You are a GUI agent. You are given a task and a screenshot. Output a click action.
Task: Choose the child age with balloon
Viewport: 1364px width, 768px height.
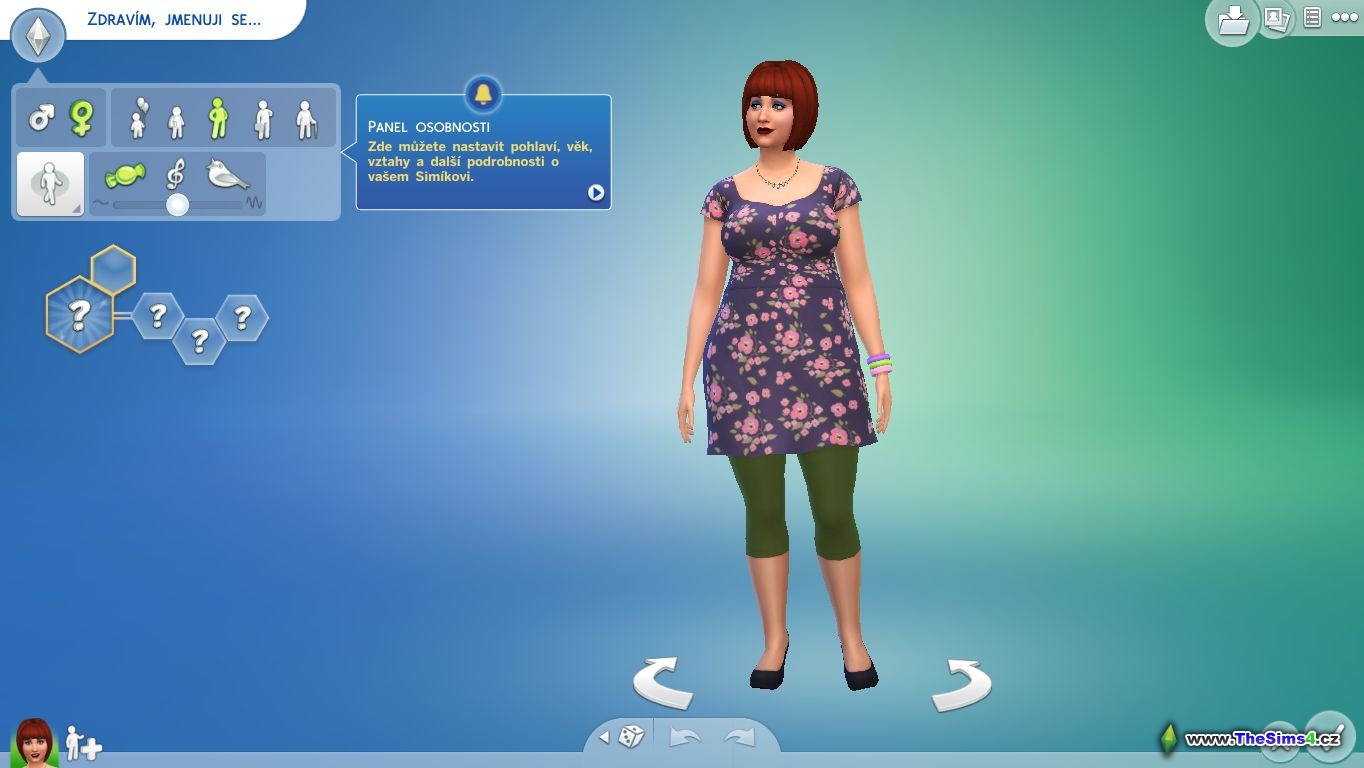138,118
